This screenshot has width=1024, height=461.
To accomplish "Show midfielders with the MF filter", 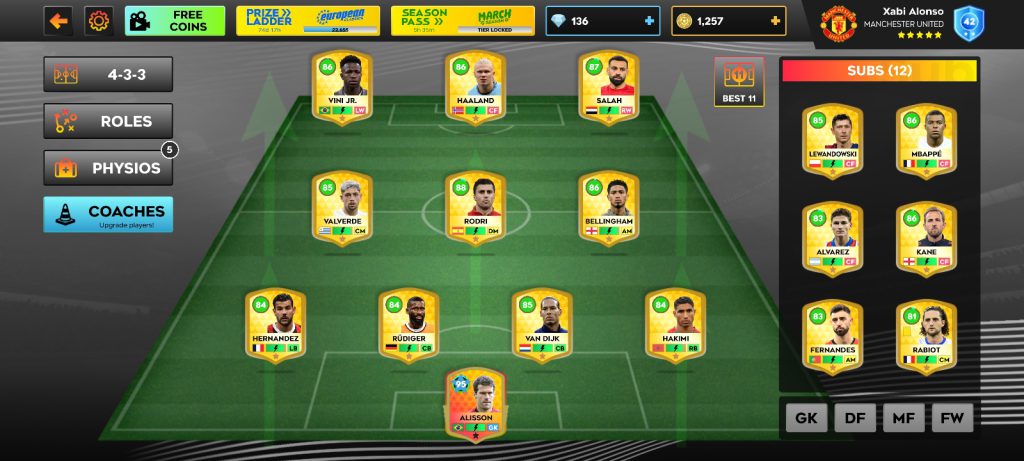I will (x=903, y=417).
